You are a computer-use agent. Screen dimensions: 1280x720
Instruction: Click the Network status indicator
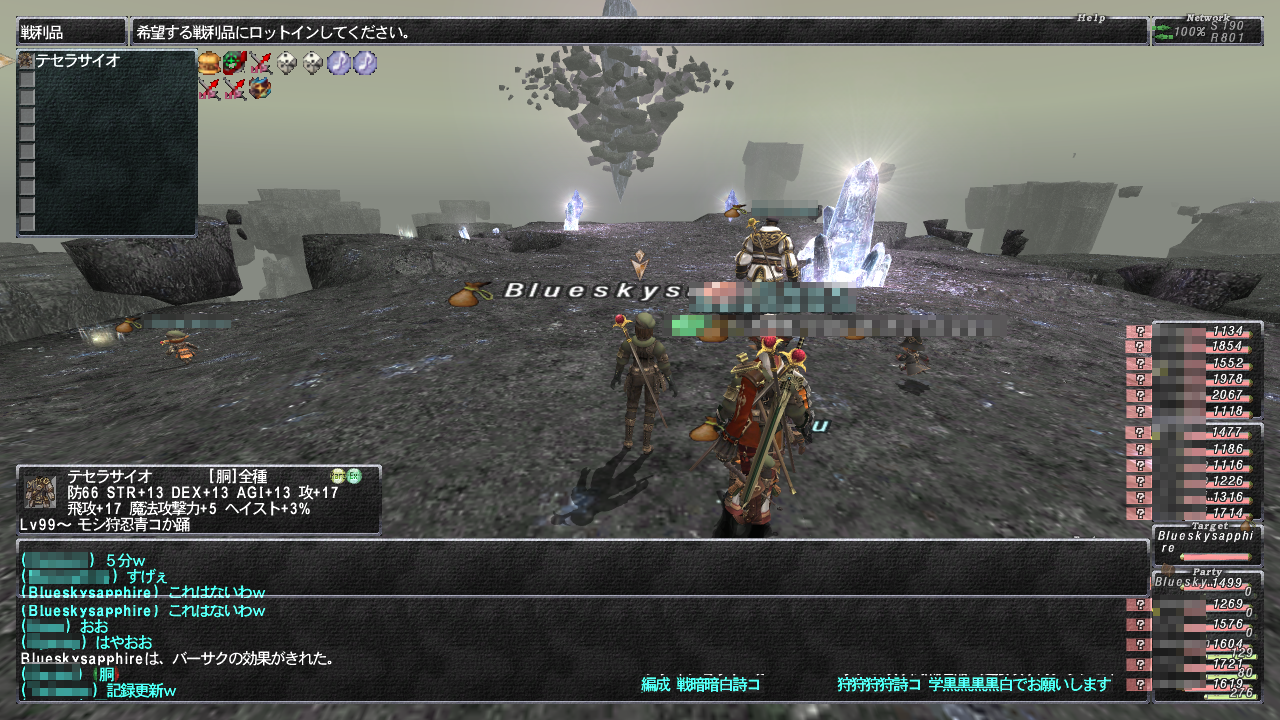[x=1206, y=31]
